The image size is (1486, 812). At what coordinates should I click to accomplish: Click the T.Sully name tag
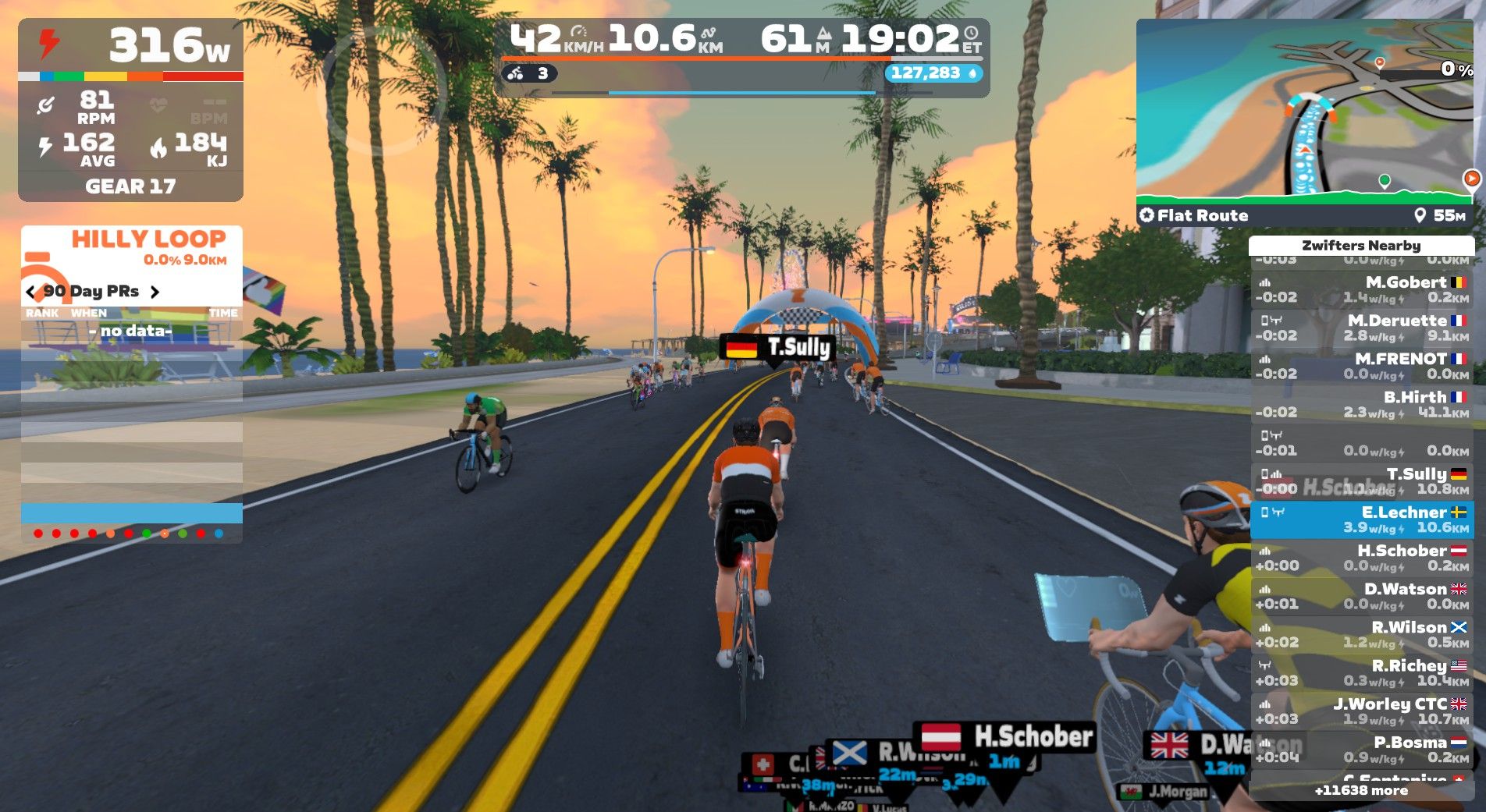[x=777, y=347]
